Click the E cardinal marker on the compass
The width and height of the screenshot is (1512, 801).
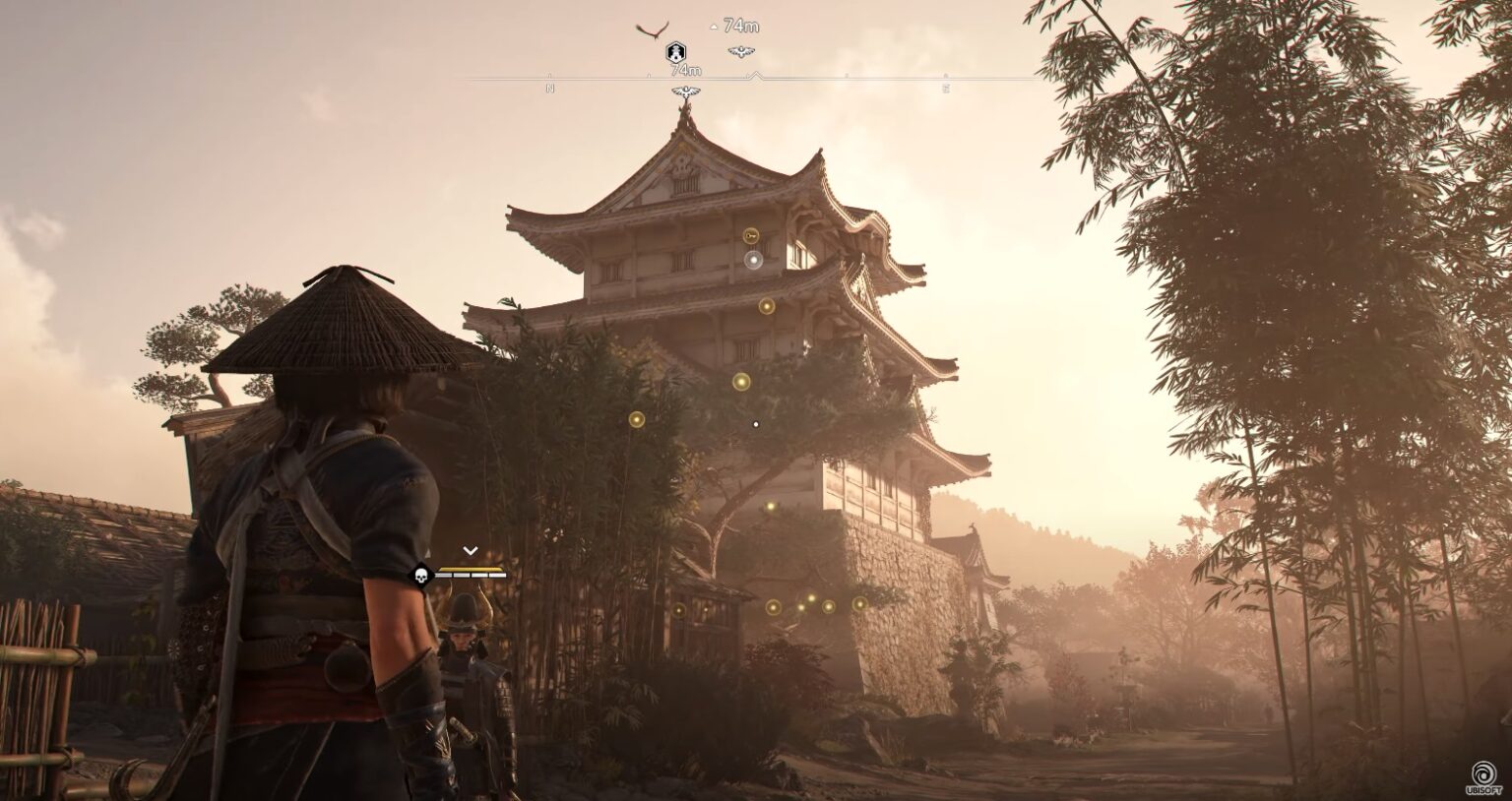tap(948, 87)
